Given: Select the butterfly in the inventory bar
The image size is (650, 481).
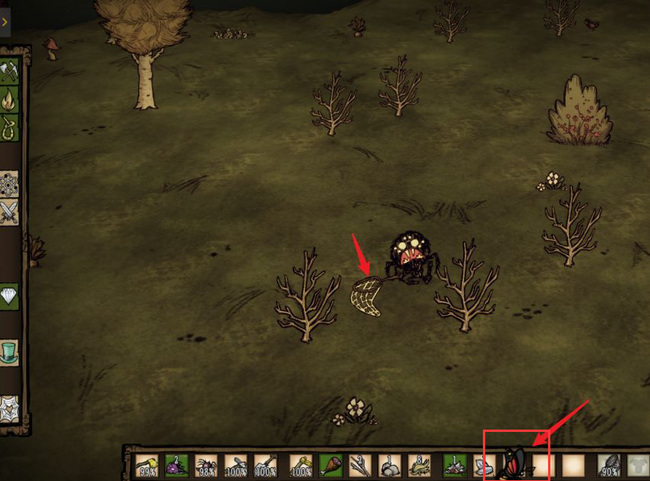Looking at the screenshot, I should 513,465.
